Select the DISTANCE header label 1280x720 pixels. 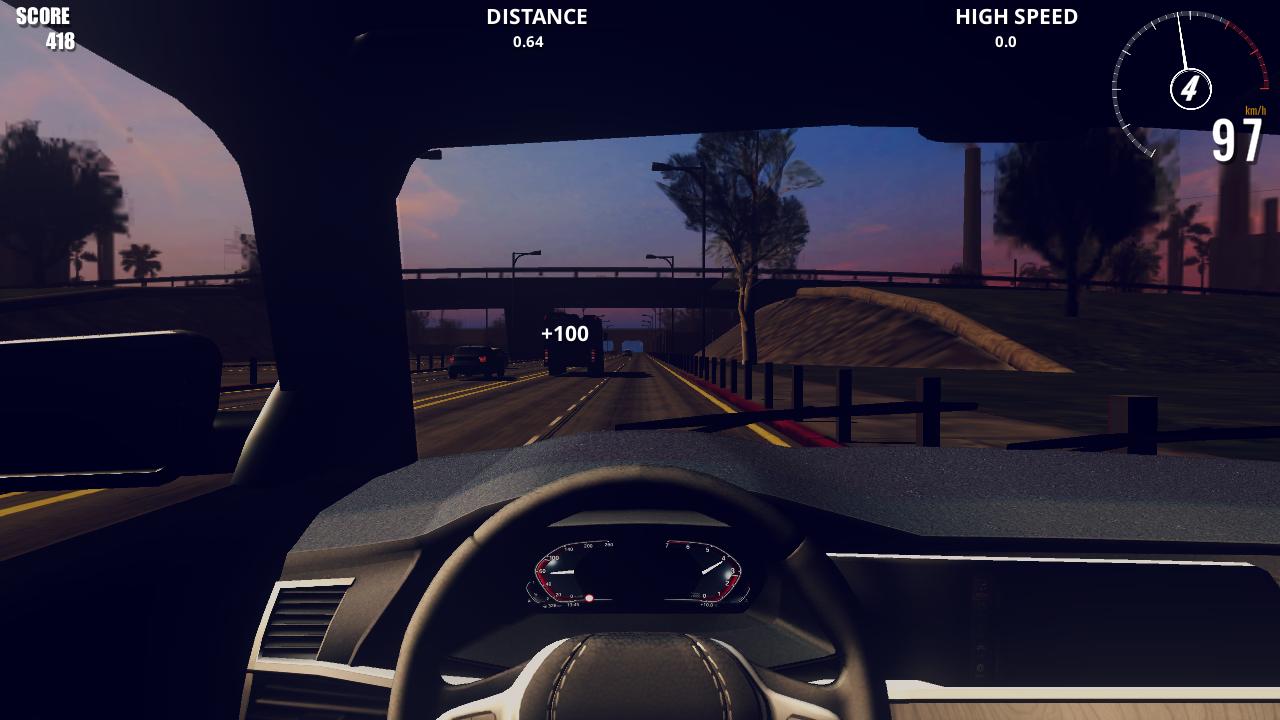point(535,16)
